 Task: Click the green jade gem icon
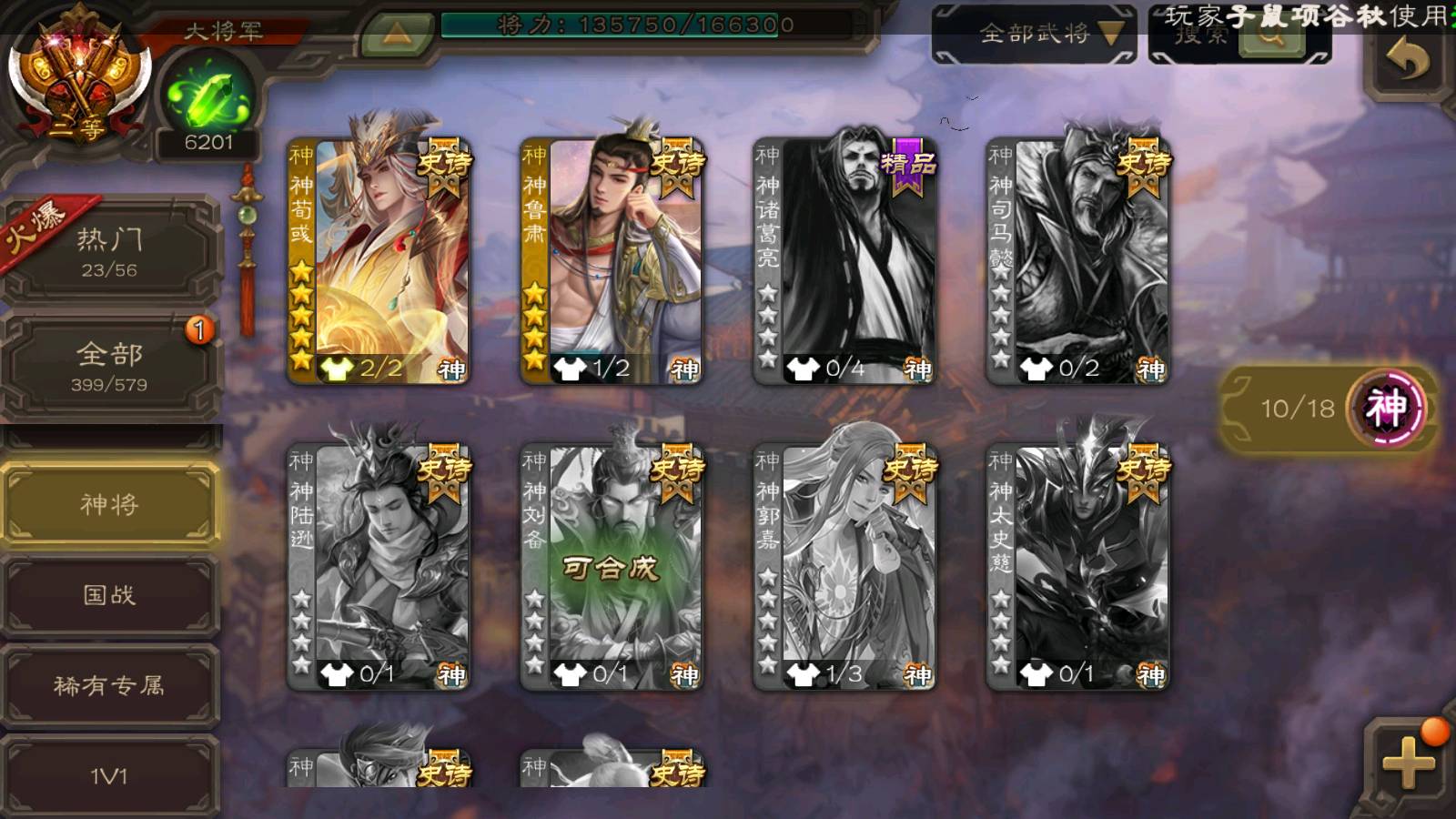pyautogui.click(x=208, y=98)
